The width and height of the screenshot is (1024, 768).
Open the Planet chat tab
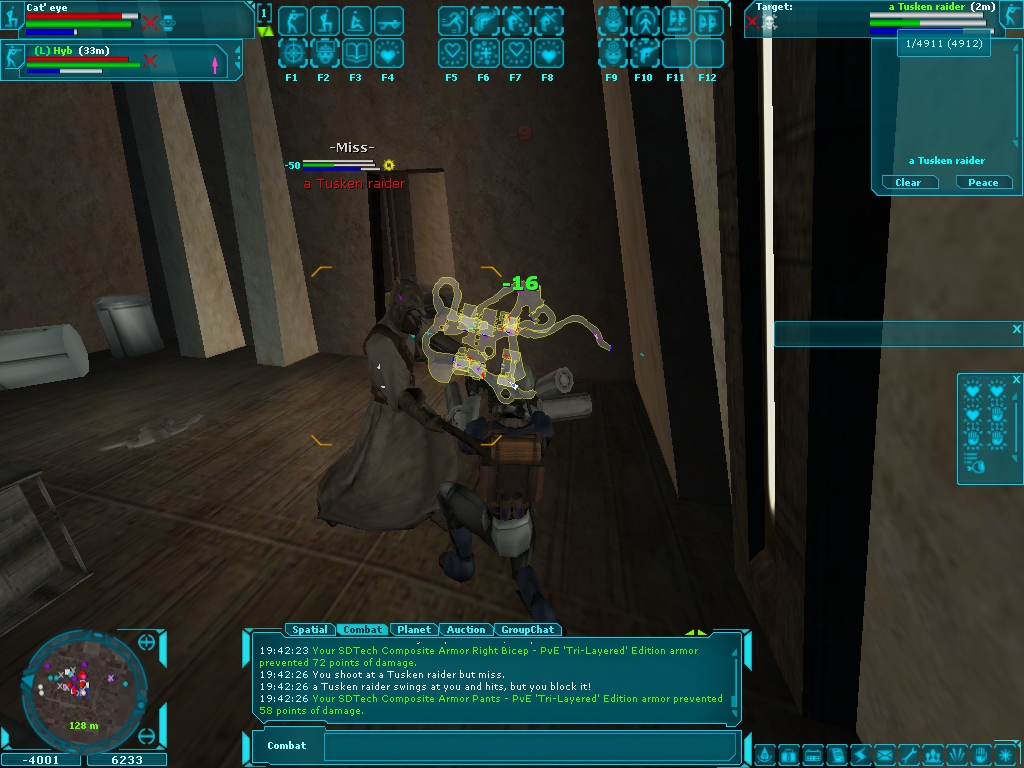(x=414, y=630)
